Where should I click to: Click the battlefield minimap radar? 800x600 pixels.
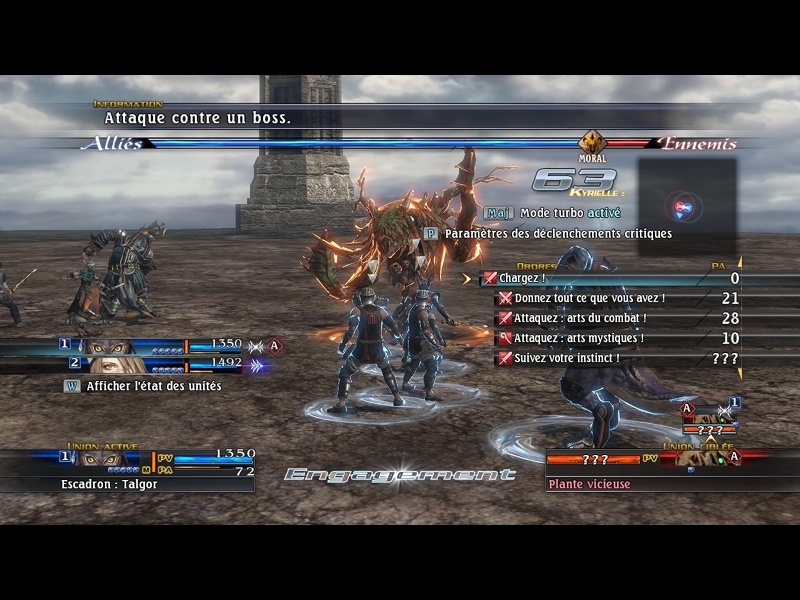pyautogui.click(x=687, y=207)
